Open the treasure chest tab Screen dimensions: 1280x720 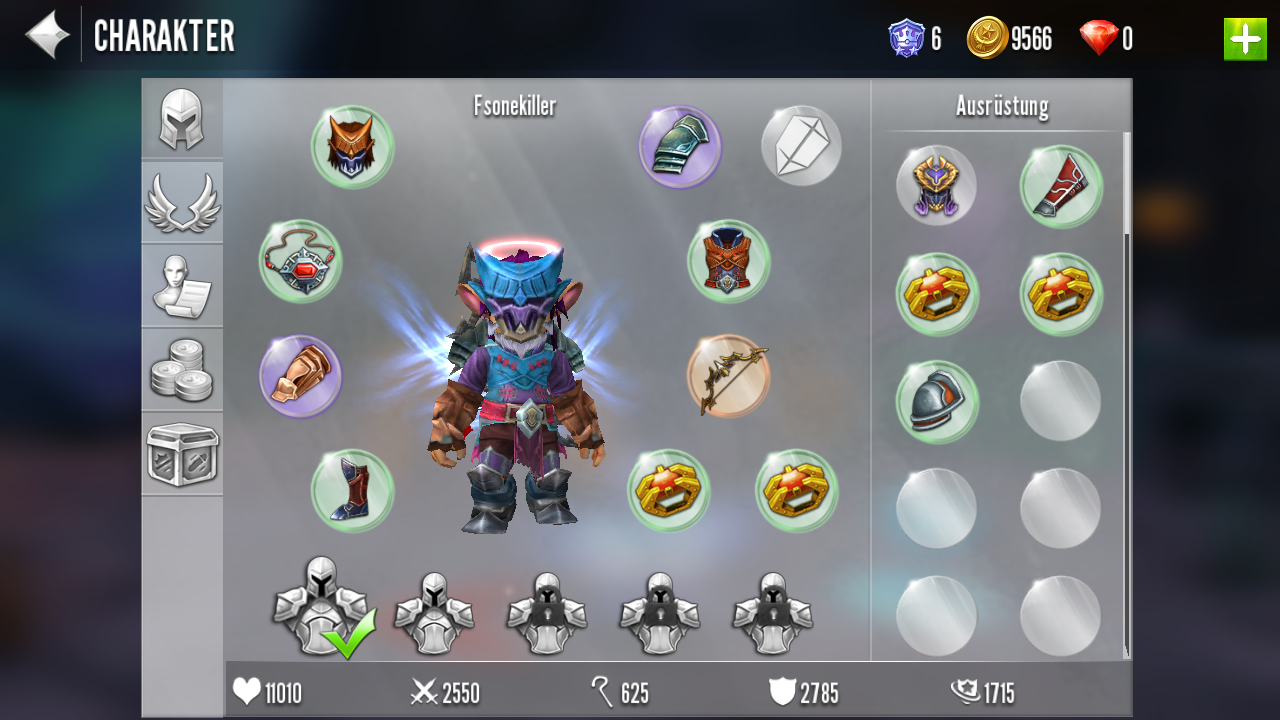click(x=182, y=454)
